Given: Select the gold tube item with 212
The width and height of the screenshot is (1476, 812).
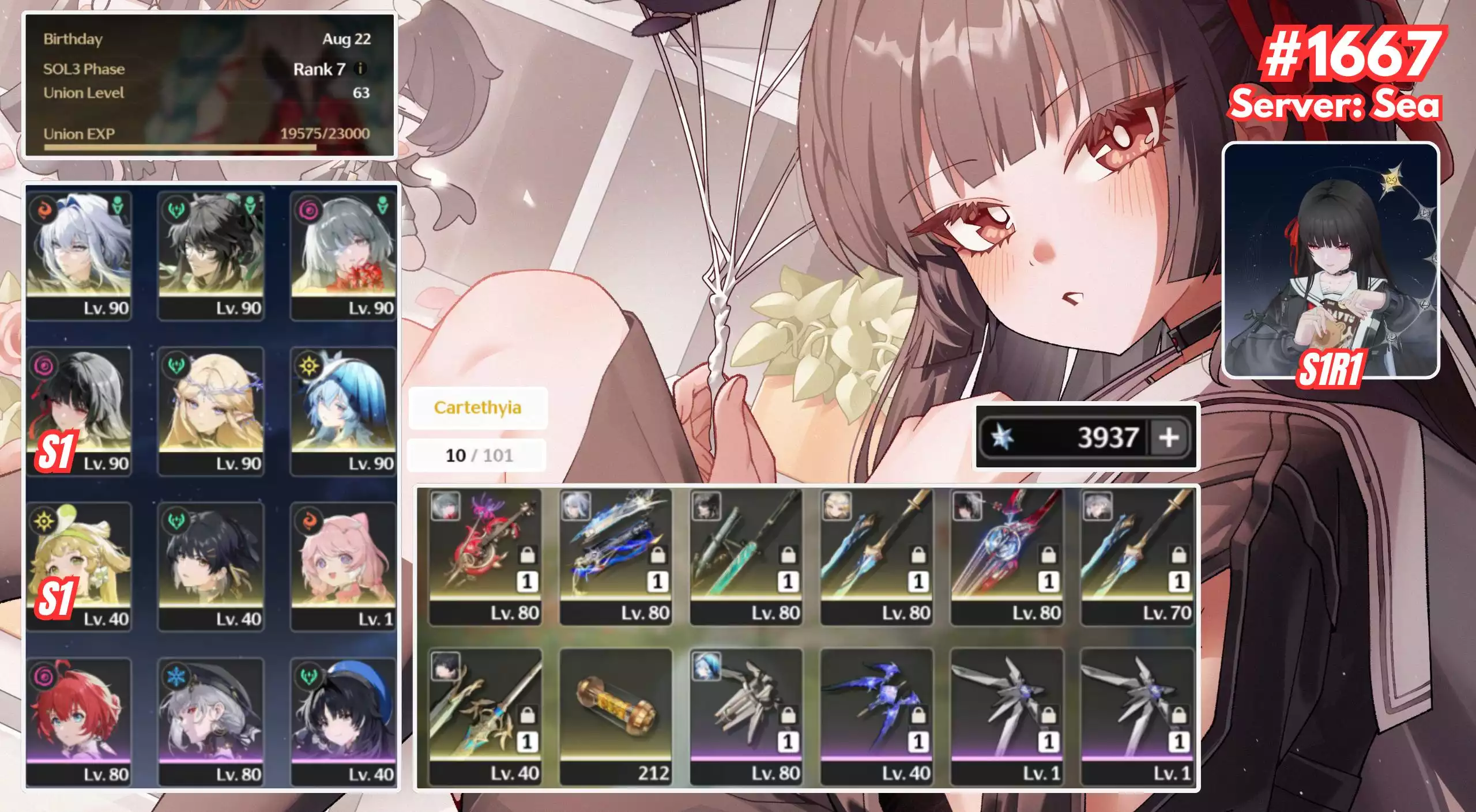Looking at the screenshot, I should pos(615,716).
